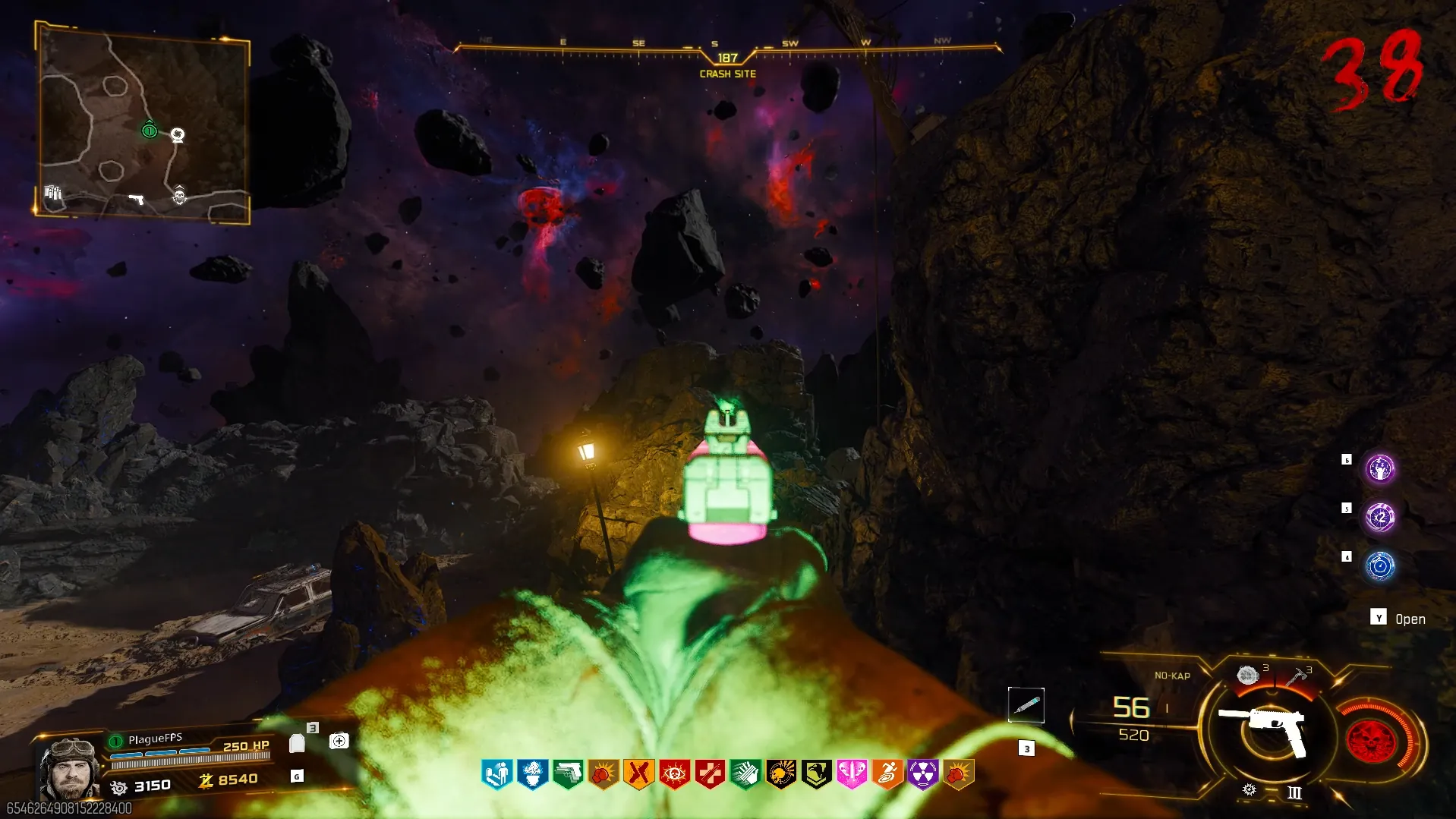Open the minimap in the corner
The image size is (1456, 819).
[143, 123]
